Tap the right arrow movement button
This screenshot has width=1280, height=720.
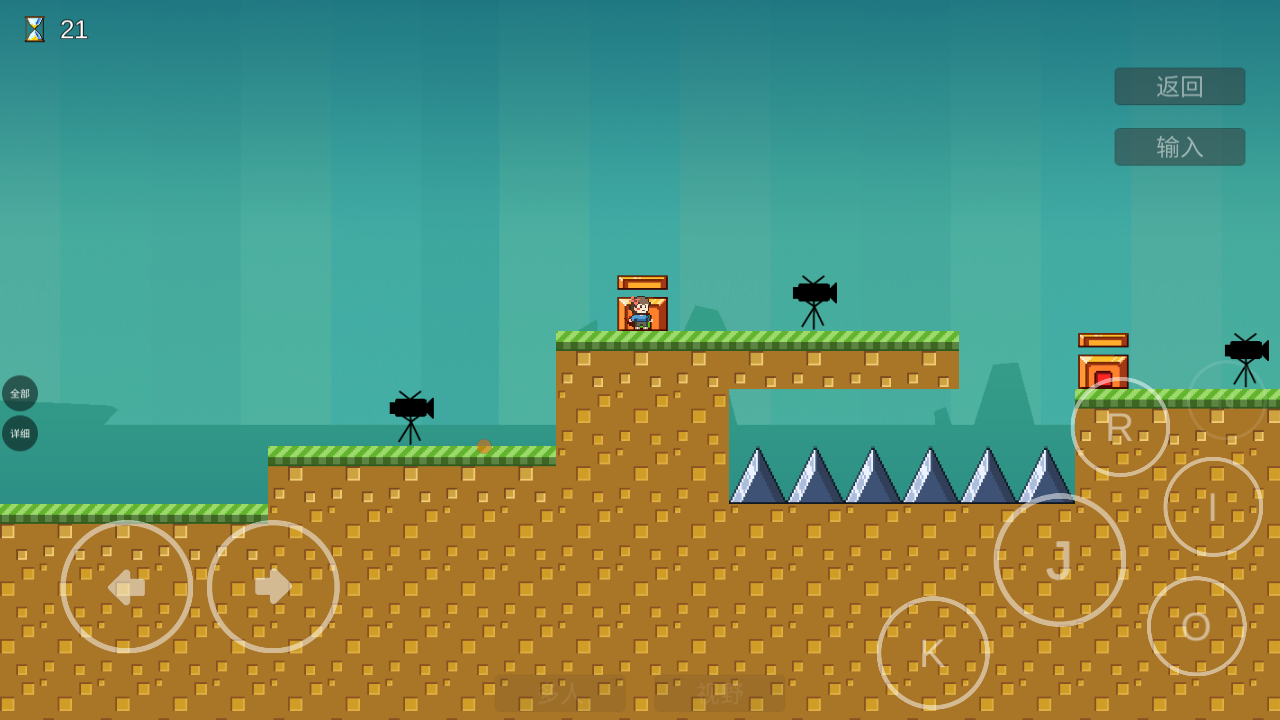click(273, 587)
